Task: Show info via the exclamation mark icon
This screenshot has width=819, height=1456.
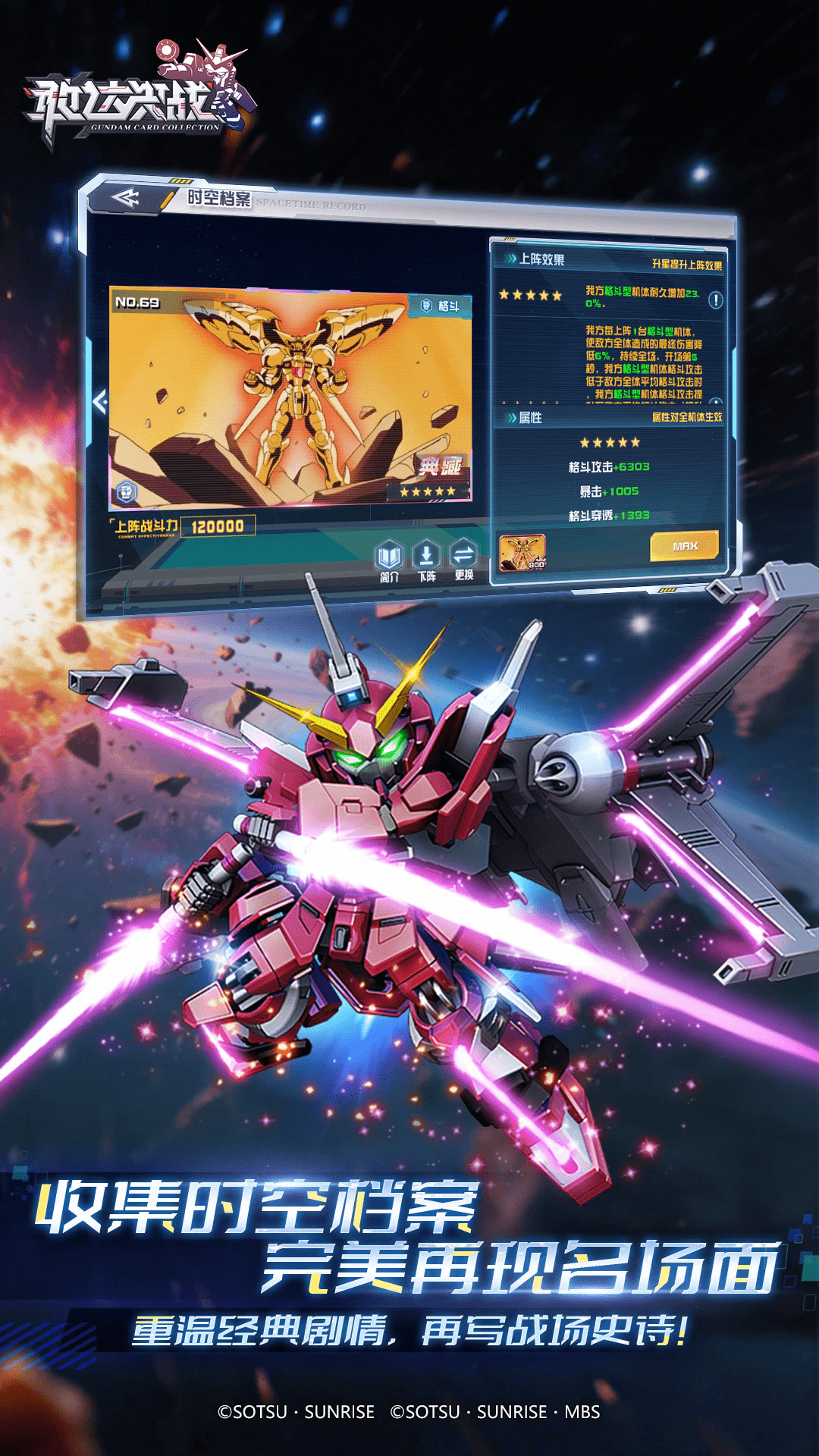Action: click(715, 300)
